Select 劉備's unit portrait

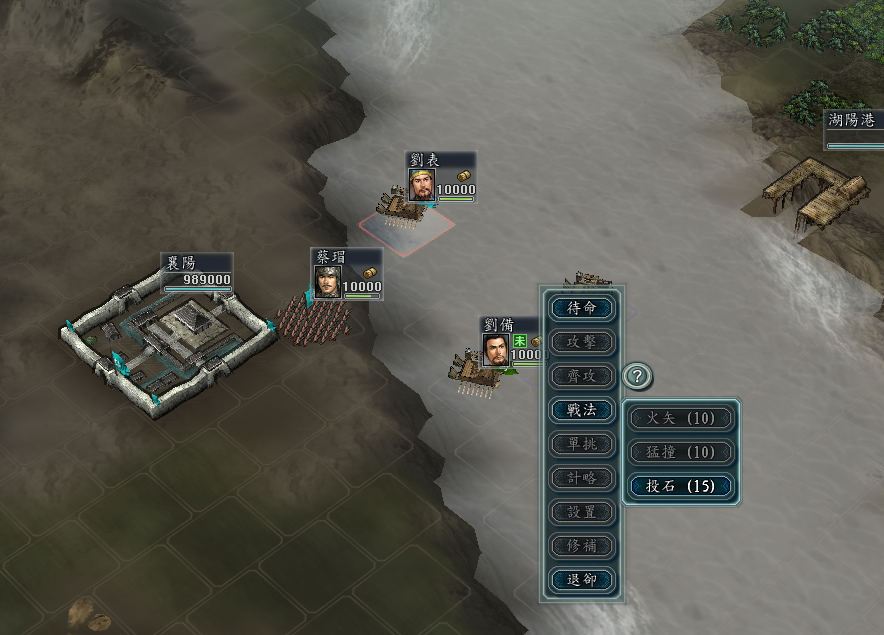[496, 349]
